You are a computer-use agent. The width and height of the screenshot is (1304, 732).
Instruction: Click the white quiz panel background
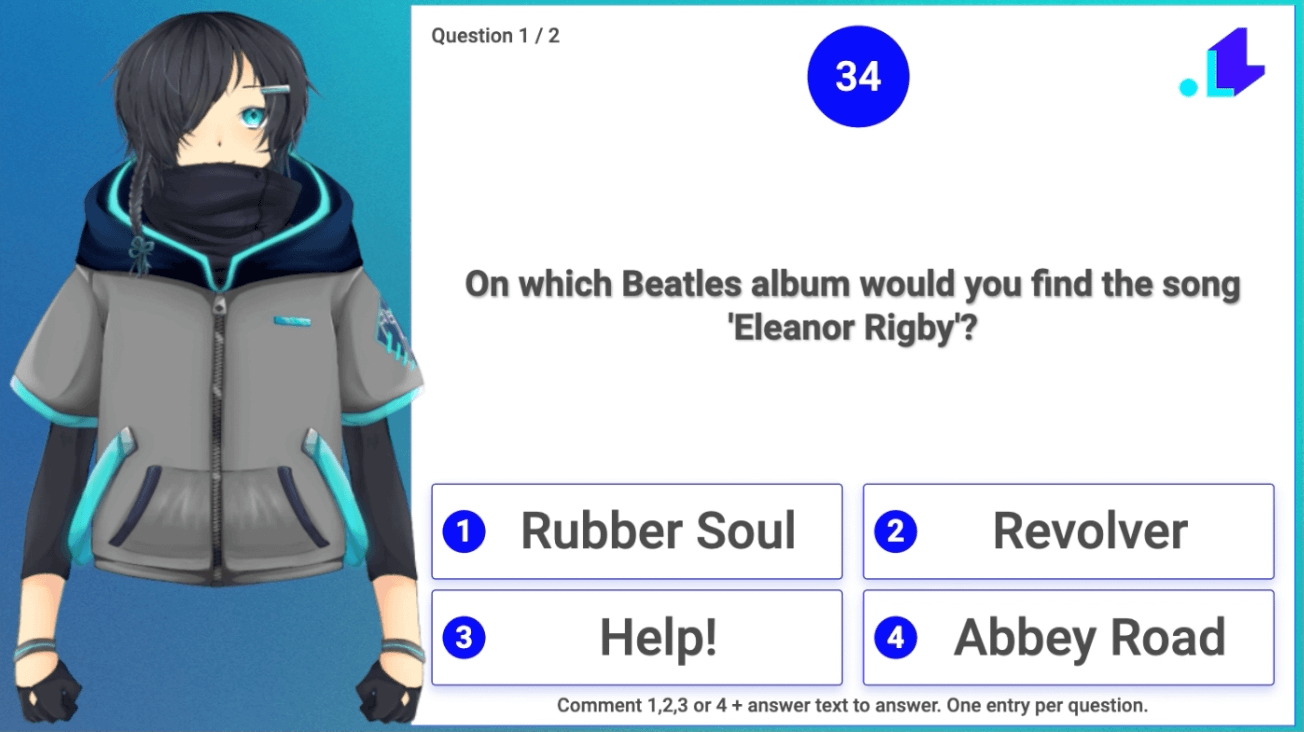click(855, 420)
